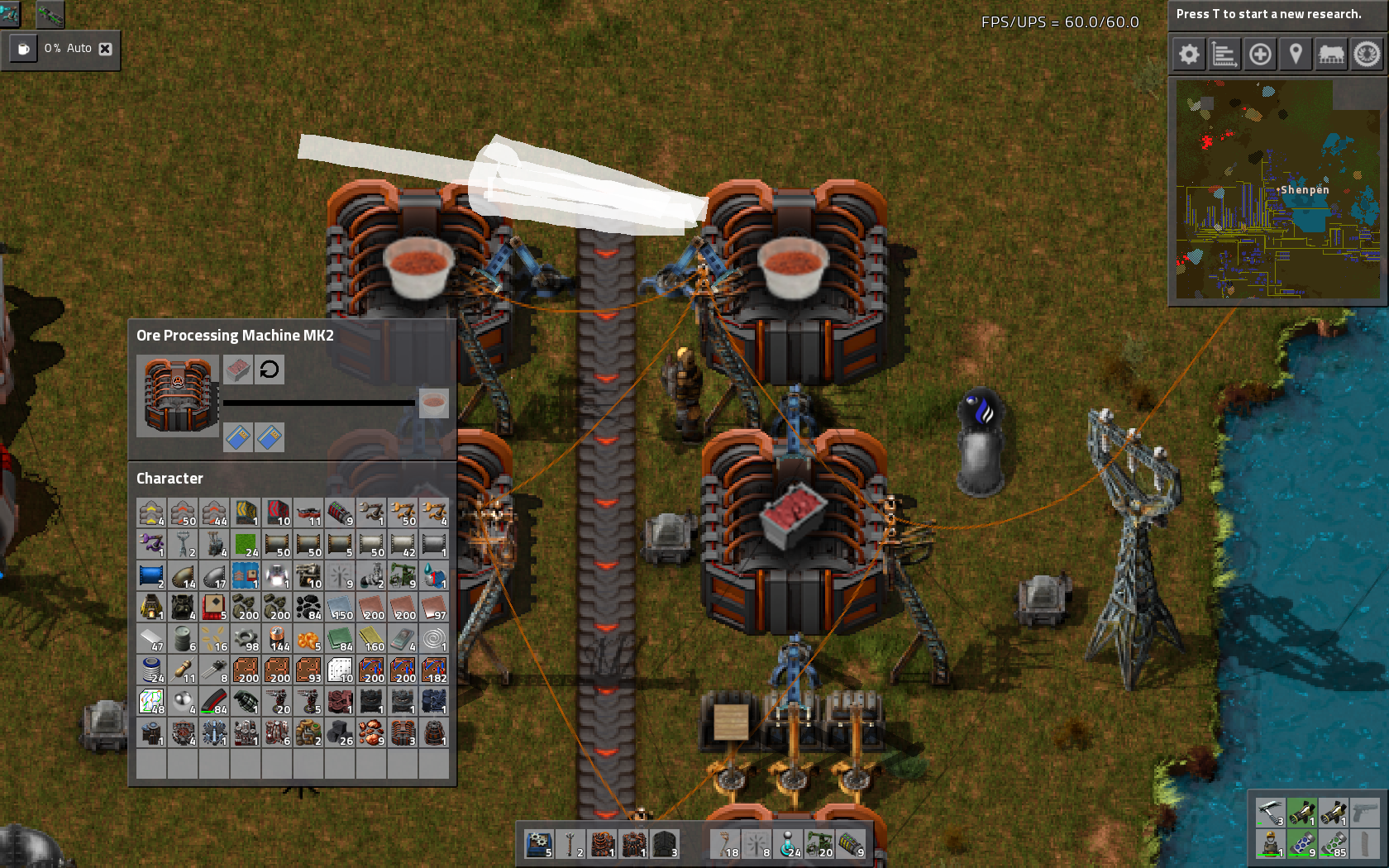Collect the output bowl from the machine
1389x868 pixels.
433,403
